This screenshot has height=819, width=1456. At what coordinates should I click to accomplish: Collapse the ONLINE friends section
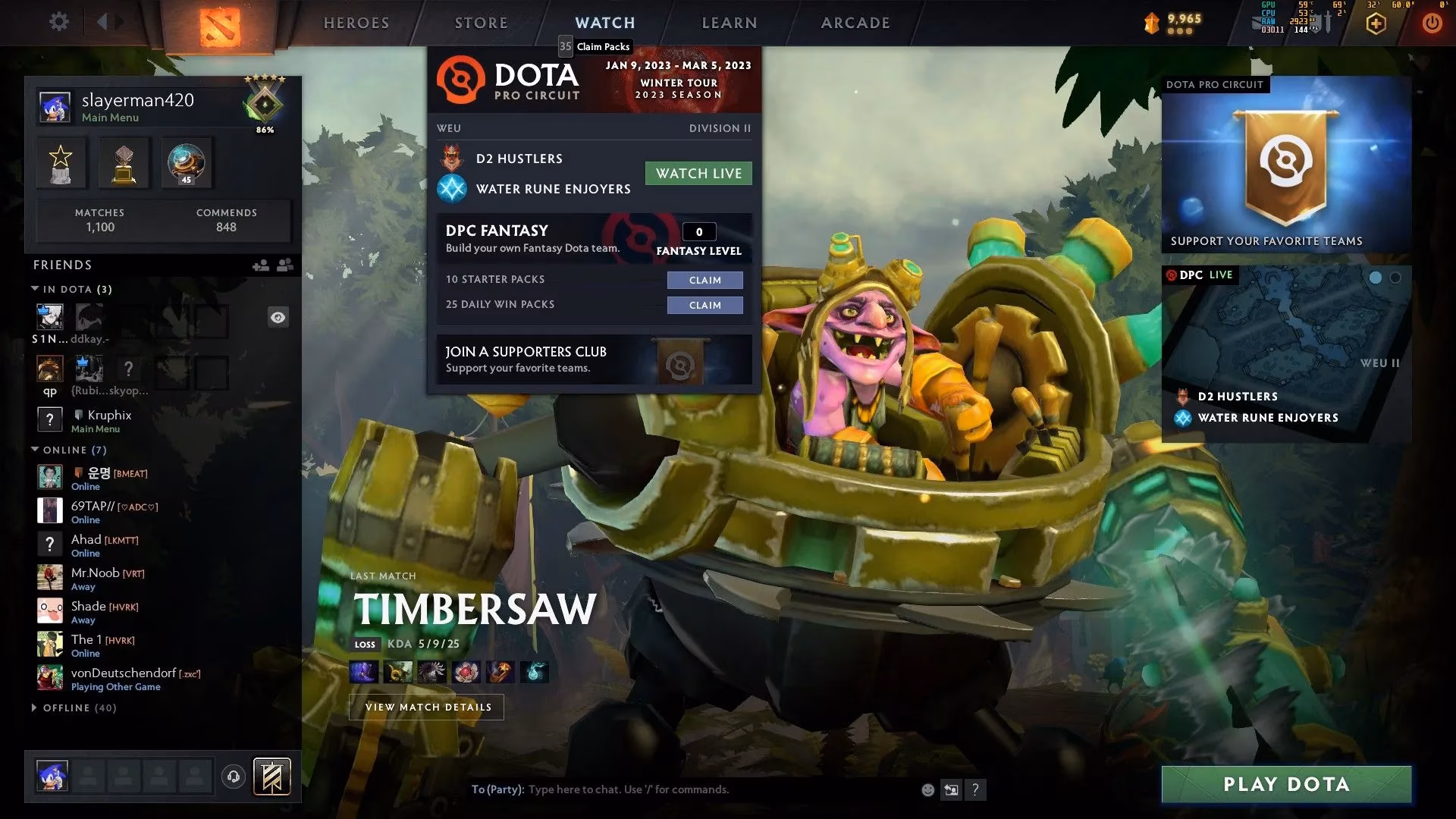coord(33,449)
